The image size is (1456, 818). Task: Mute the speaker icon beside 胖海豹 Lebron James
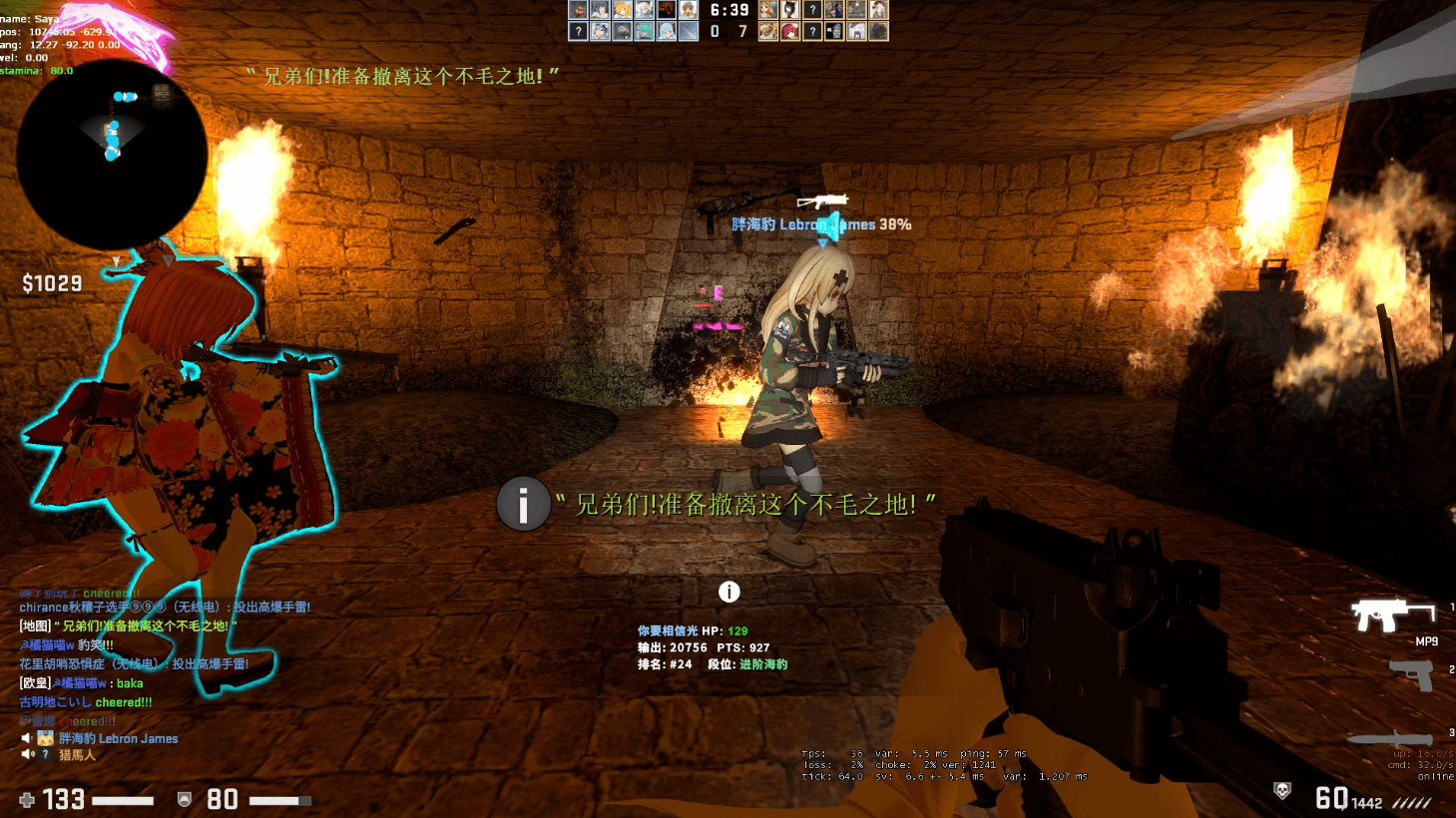pyautogui.click(x=27, y=738)
